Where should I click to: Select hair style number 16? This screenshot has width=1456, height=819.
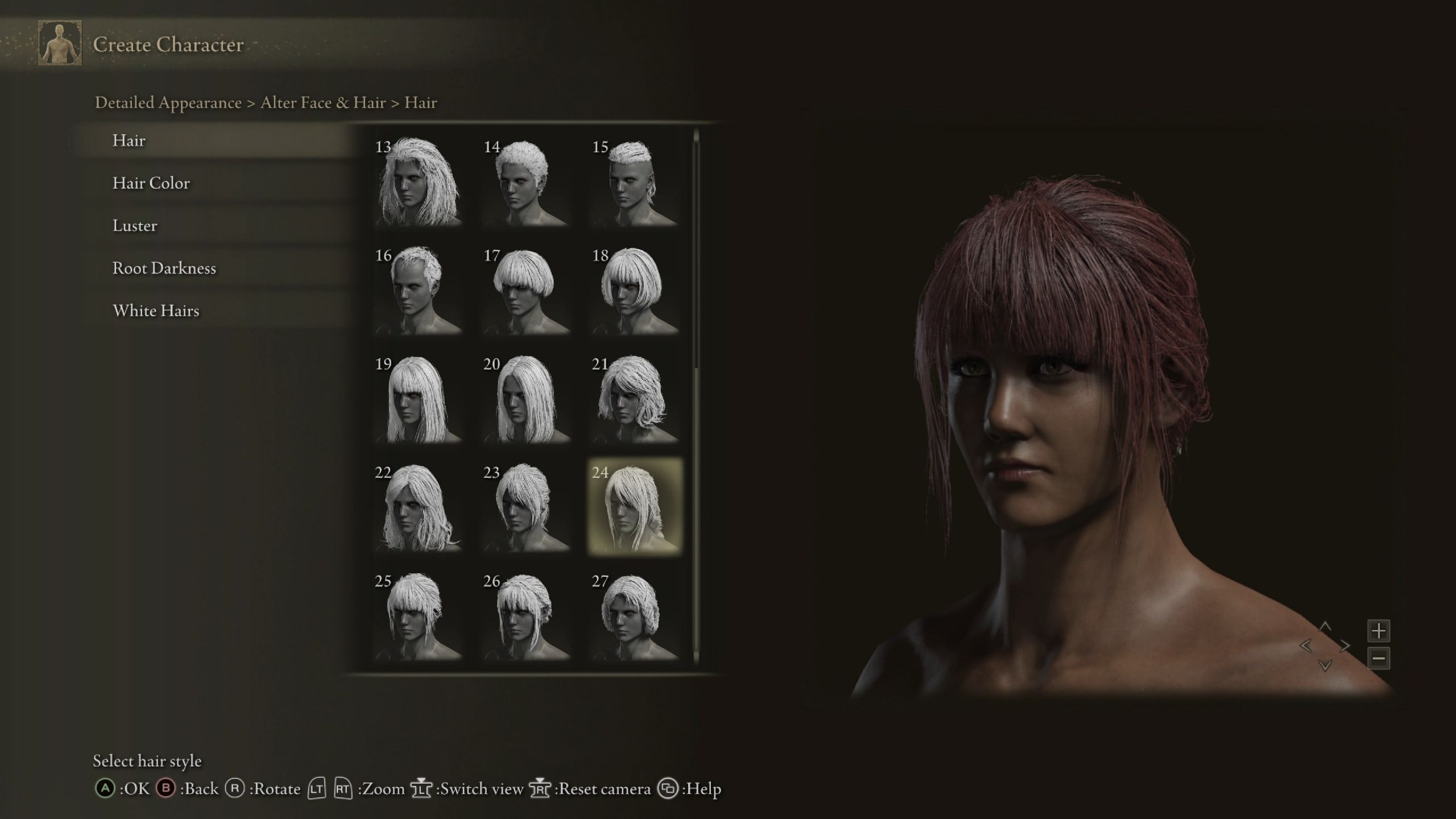pyautogui.click(x=417, y=290)
